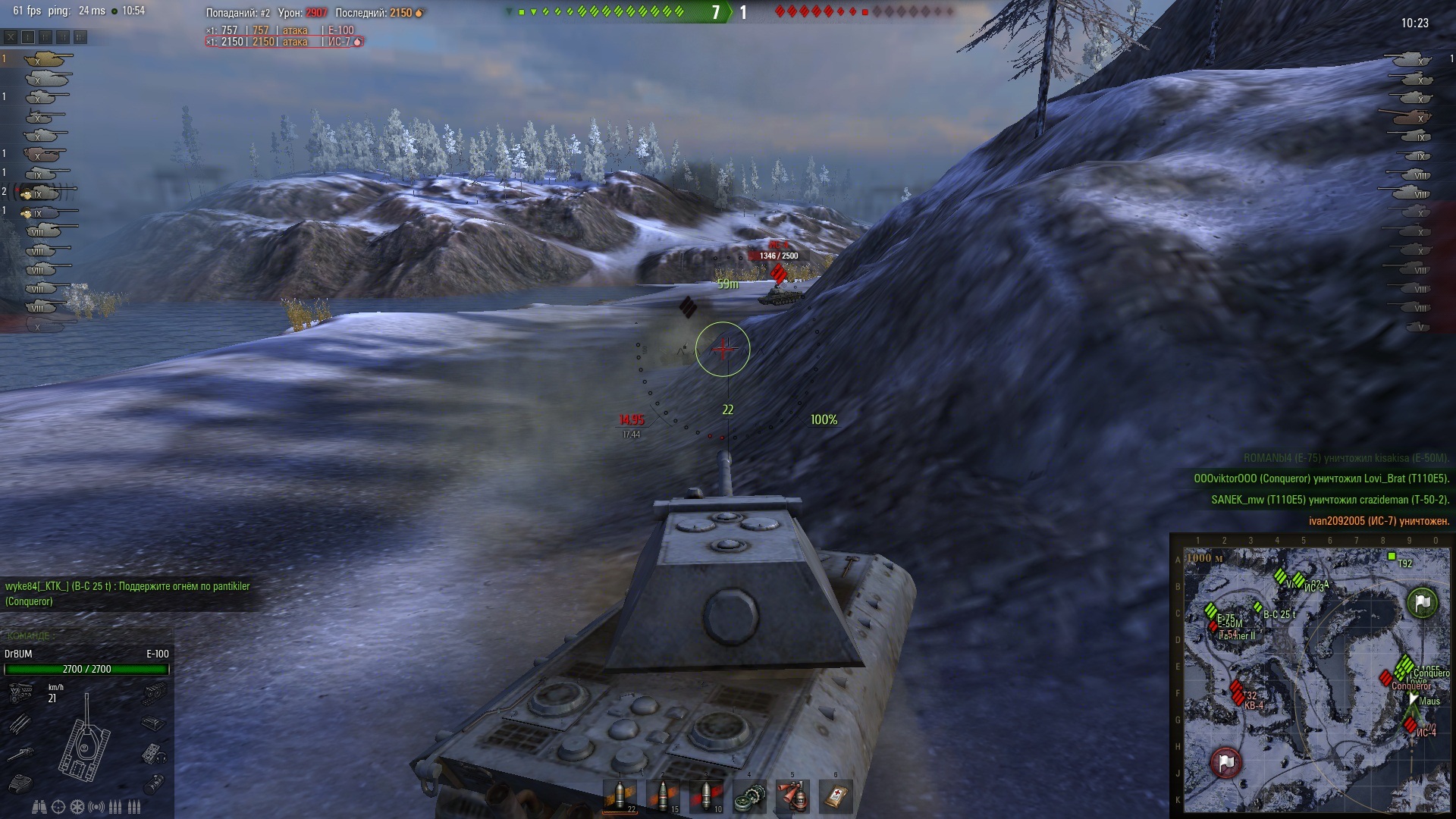The width and height of the screenshot is (1456, 819).
Task: Click the damage log ИС-7 entry
Action: pos(284,42)
